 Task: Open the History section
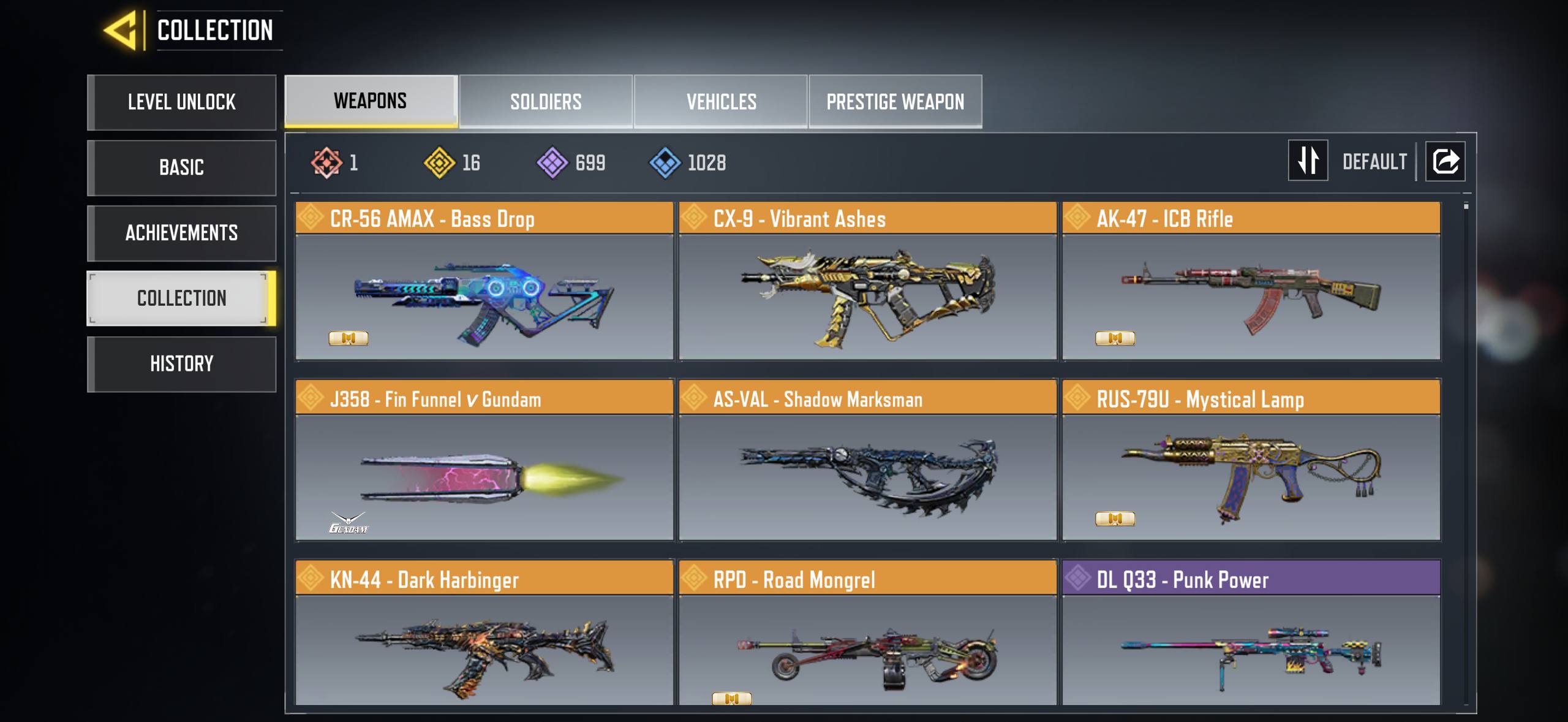click(182, 364)
